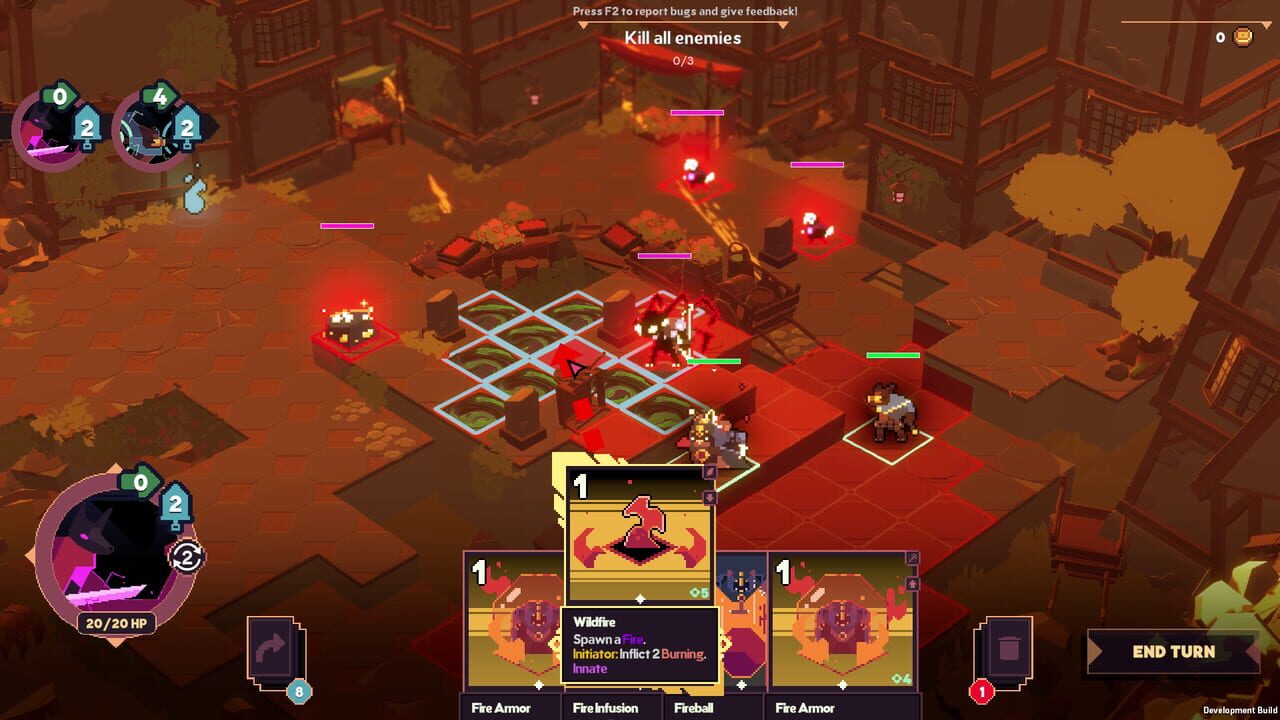Click the pencil icon on the Wildfire card
Viewport: 1280px width, 720px height.
click(x=709, y=472)
